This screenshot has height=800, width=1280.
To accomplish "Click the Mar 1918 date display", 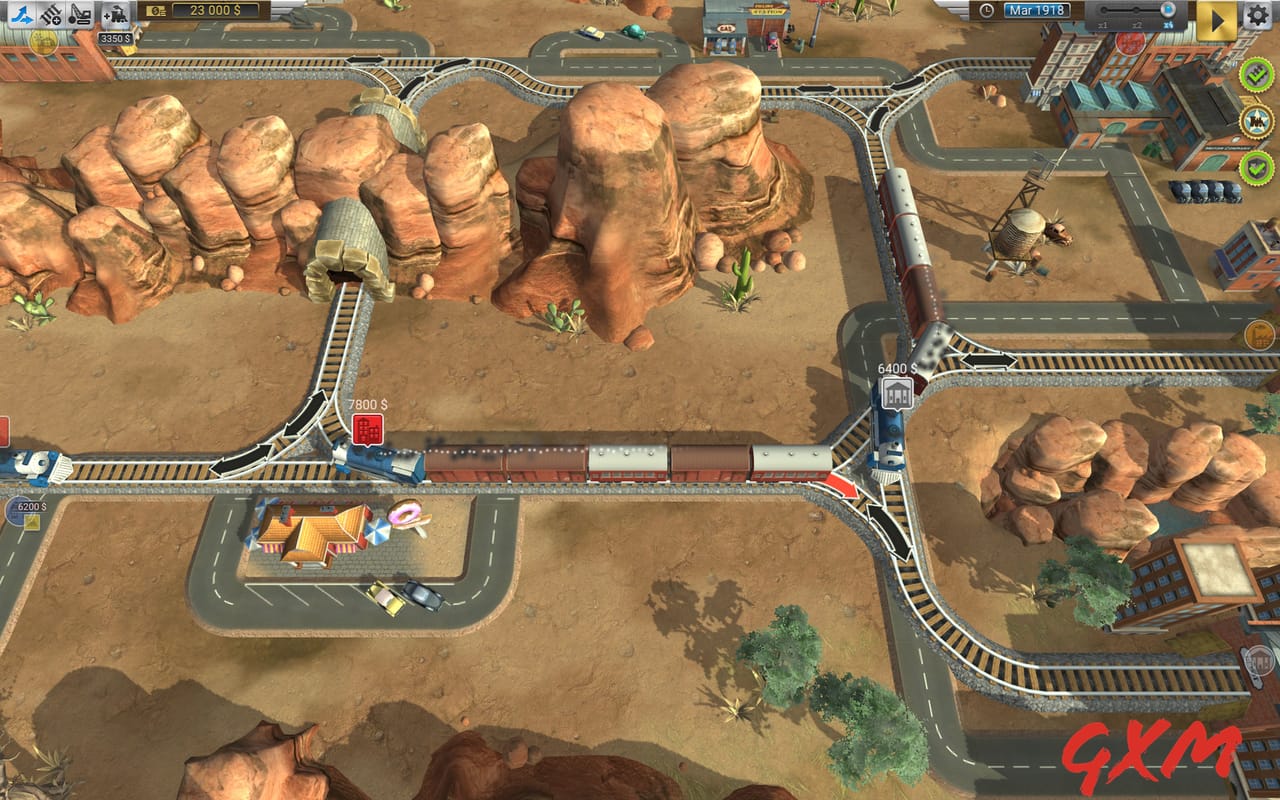I will 1036,9.
